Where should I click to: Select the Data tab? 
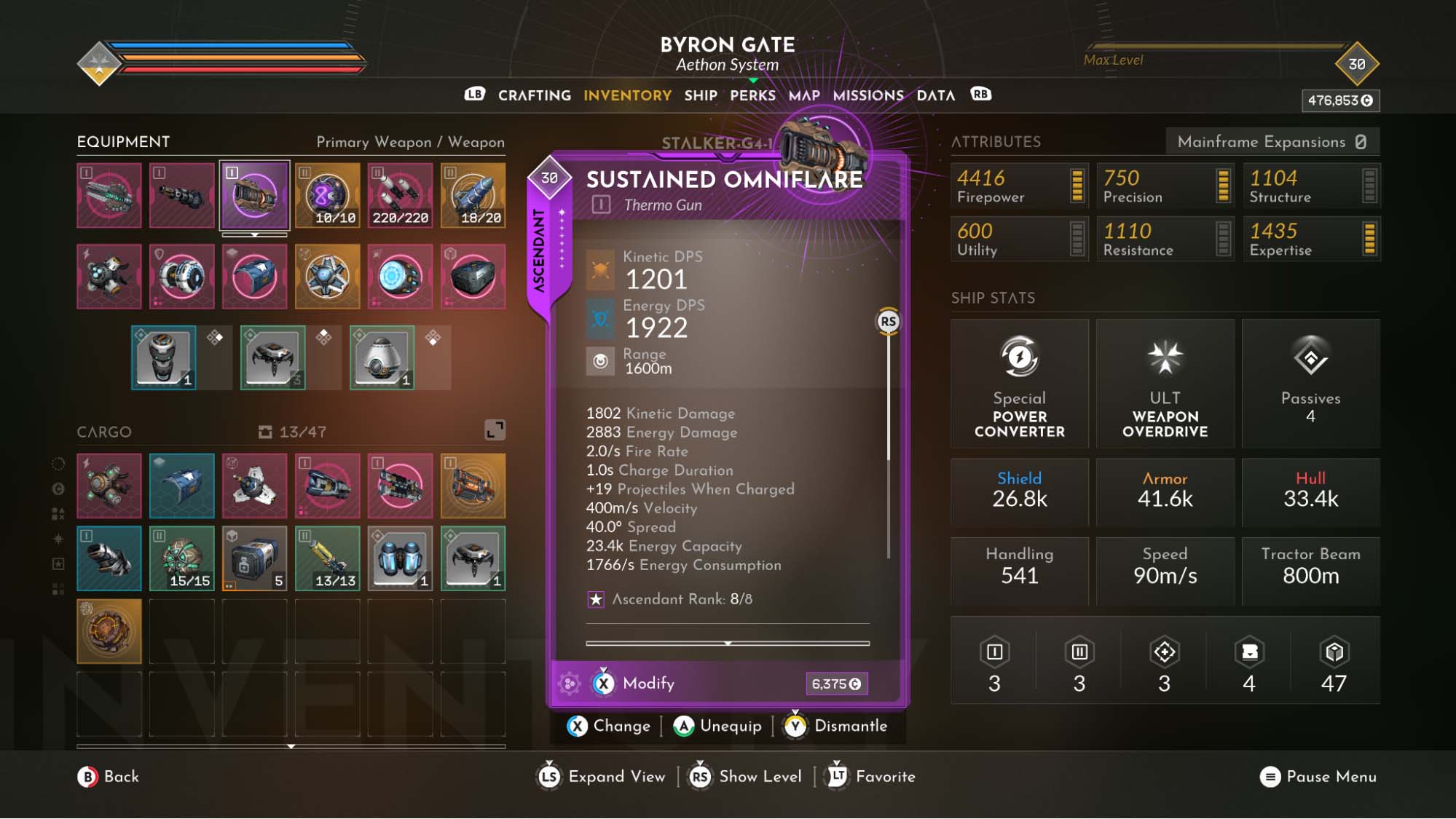tap(935, 95)
